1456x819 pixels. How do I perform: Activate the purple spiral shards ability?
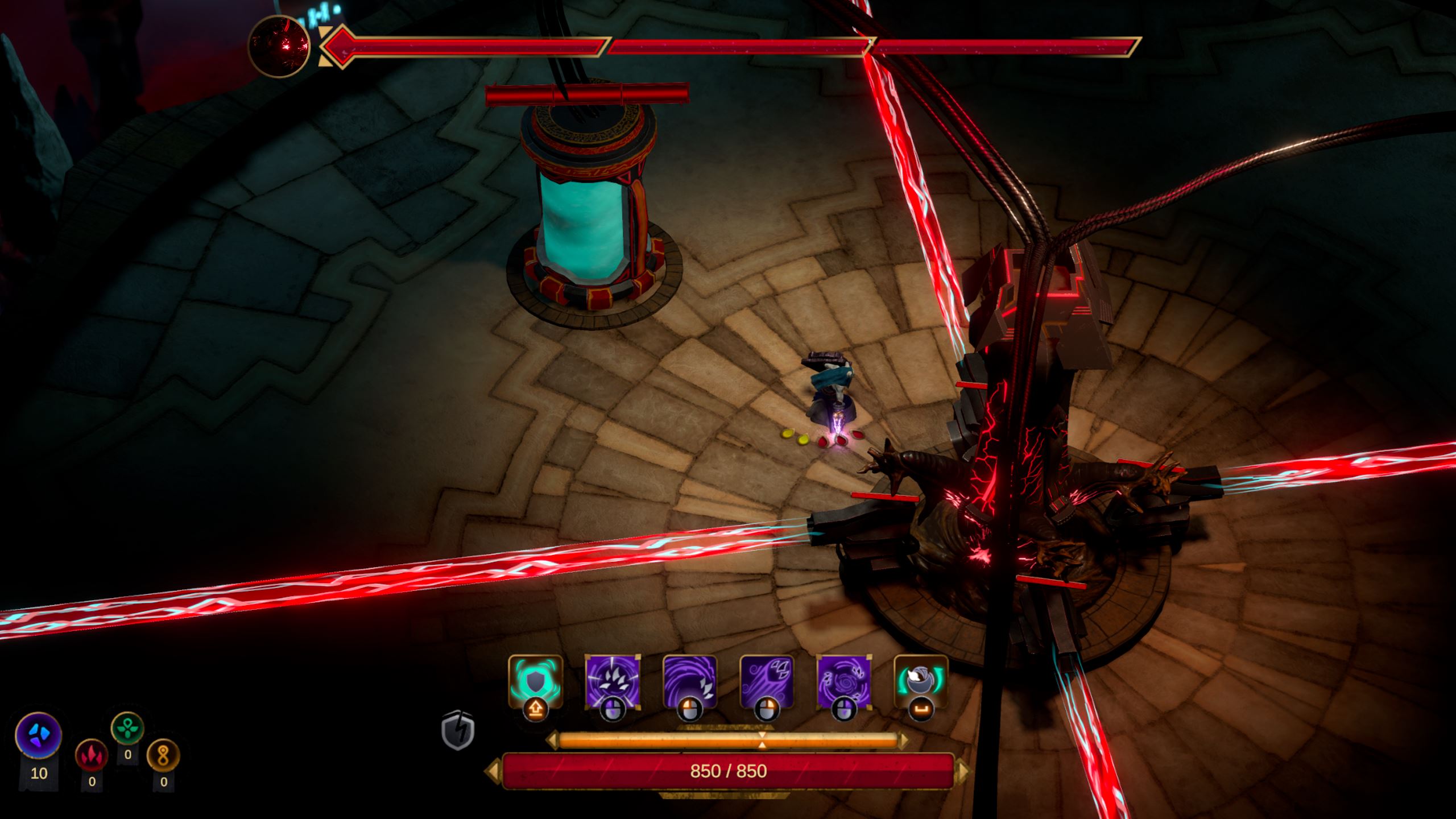point(843,682)
